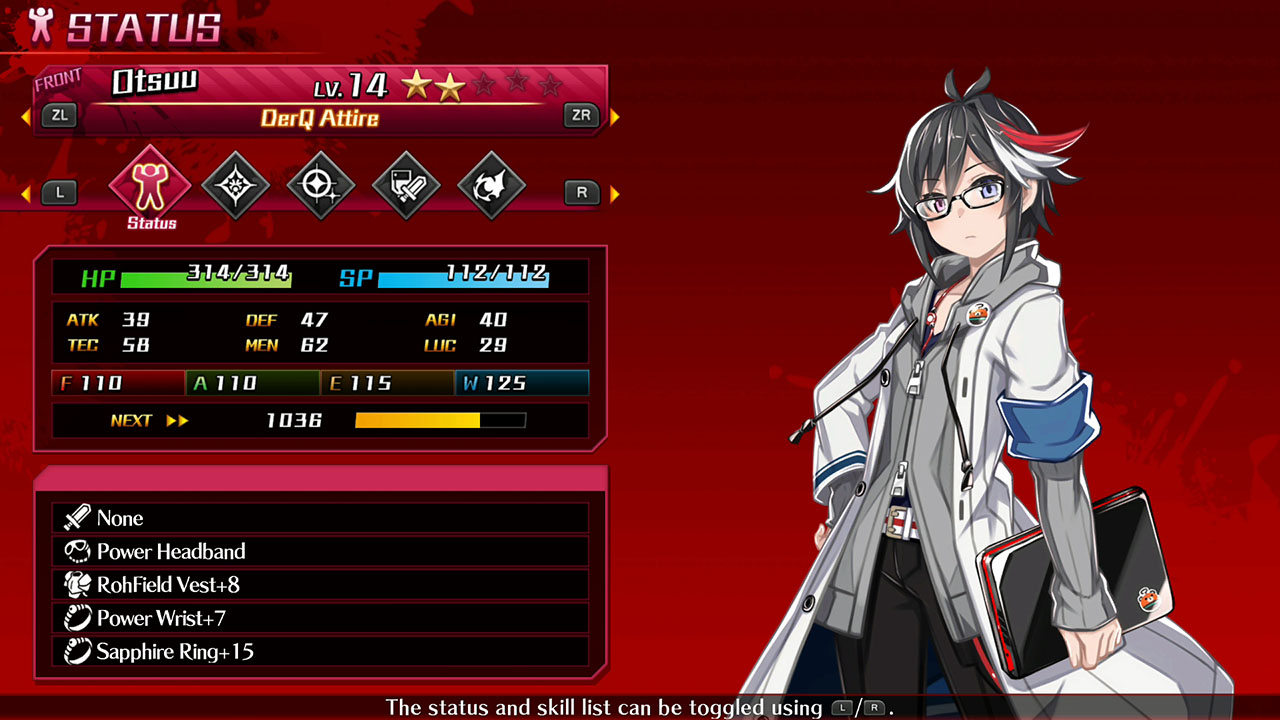Image resolution: width=1280 pixels, height=720 pixels.
Task: Select the crosshair targeting tab icon
Action: (x=321, y=185)
